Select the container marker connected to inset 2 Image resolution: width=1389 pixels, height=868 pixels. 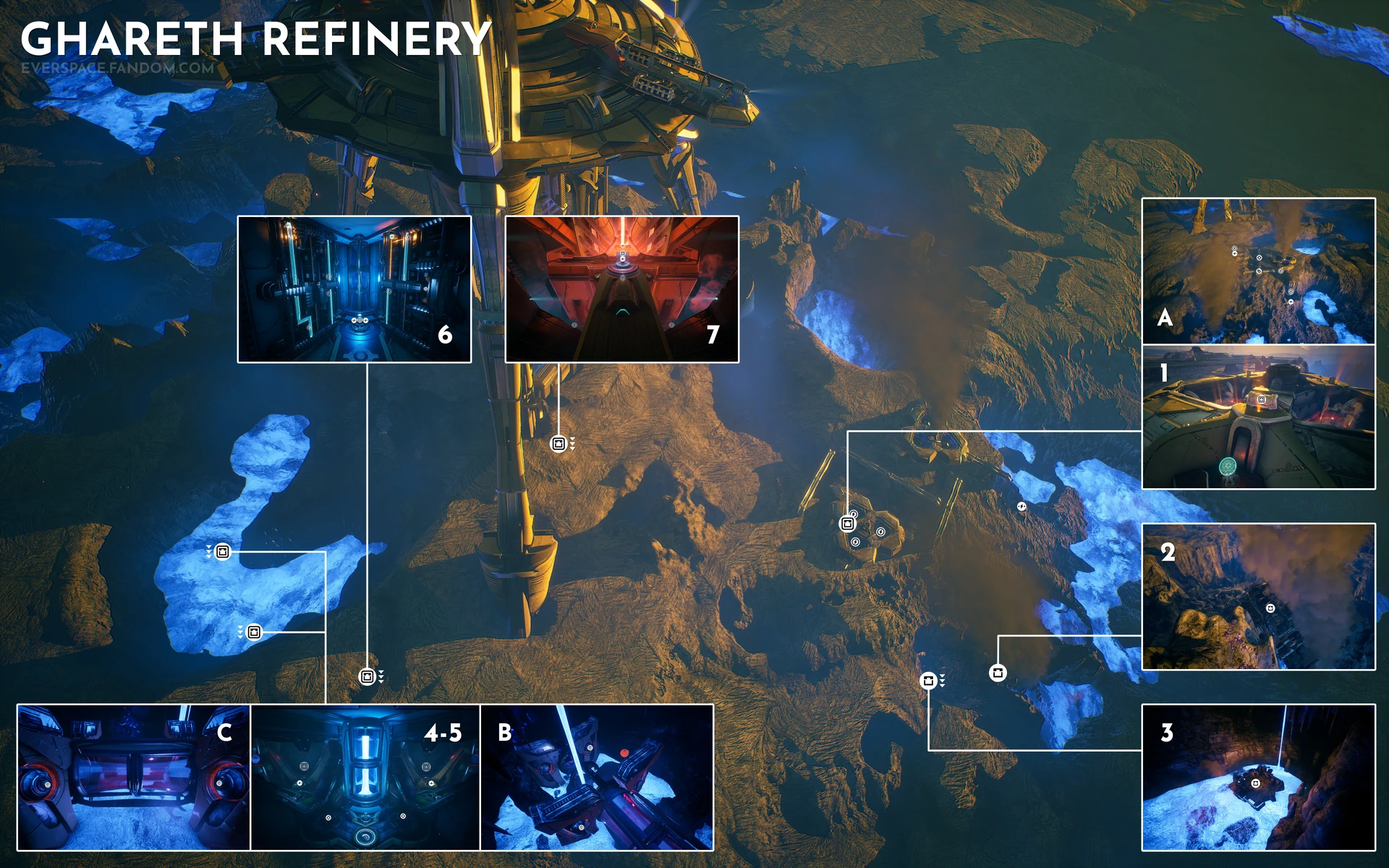[998, 673]
